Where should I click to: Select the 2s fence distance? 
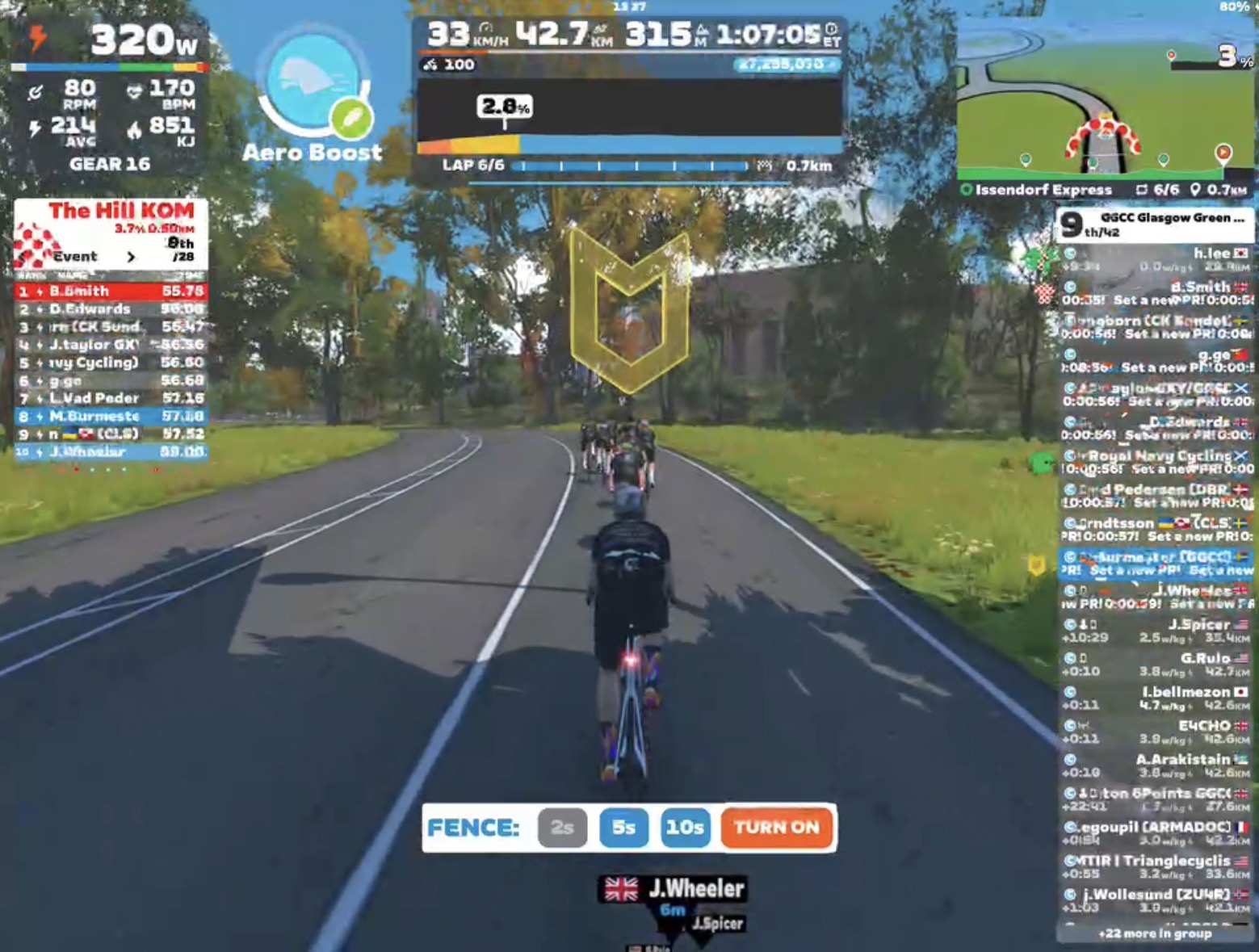point(562,828)
